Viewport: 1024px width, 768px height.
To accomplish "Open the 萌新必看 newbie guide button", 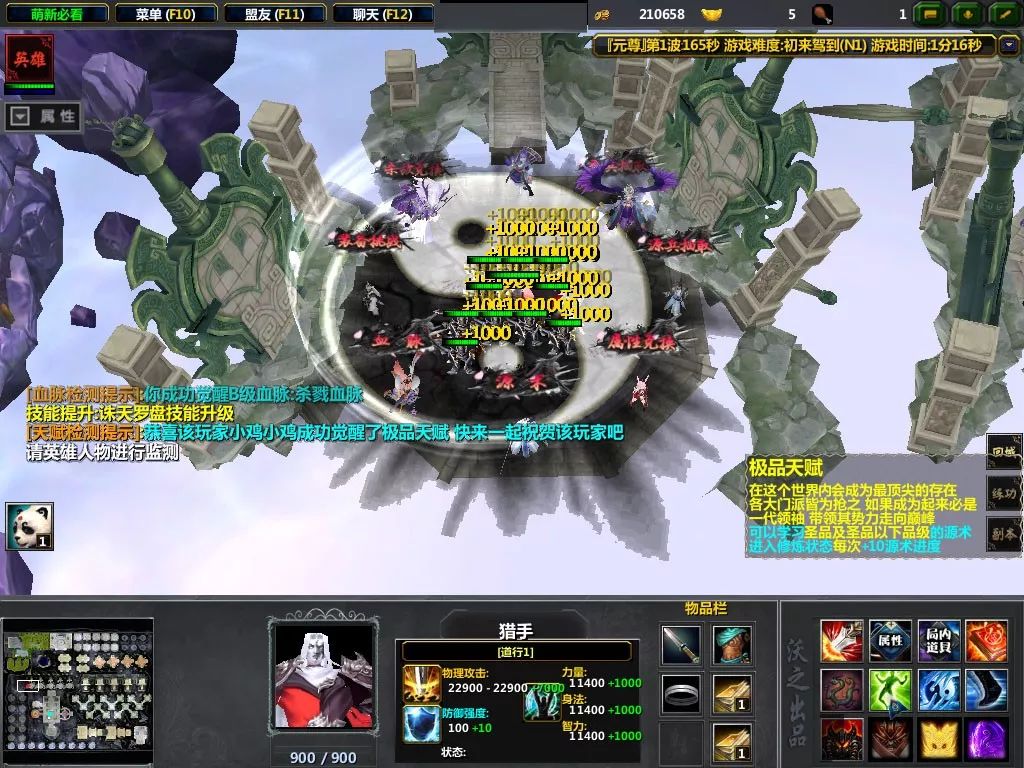I will click(56, 14).
